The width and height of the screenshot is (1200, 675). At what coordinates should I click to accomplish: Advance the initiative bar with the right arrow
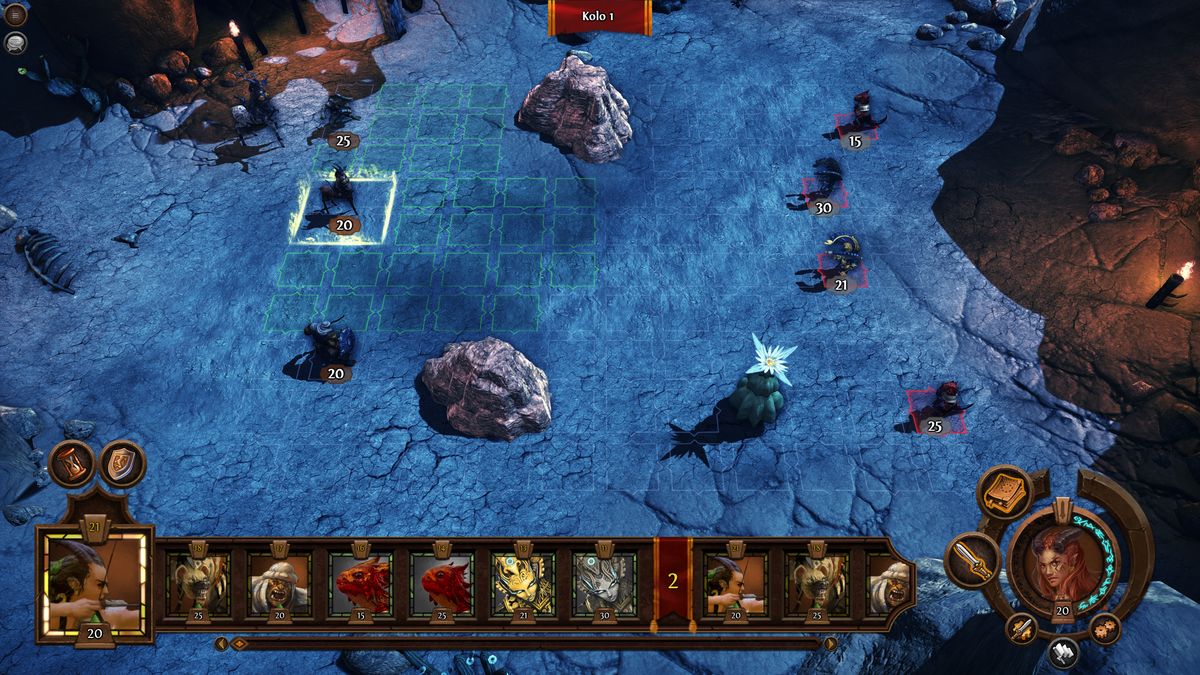coord(830,643)
